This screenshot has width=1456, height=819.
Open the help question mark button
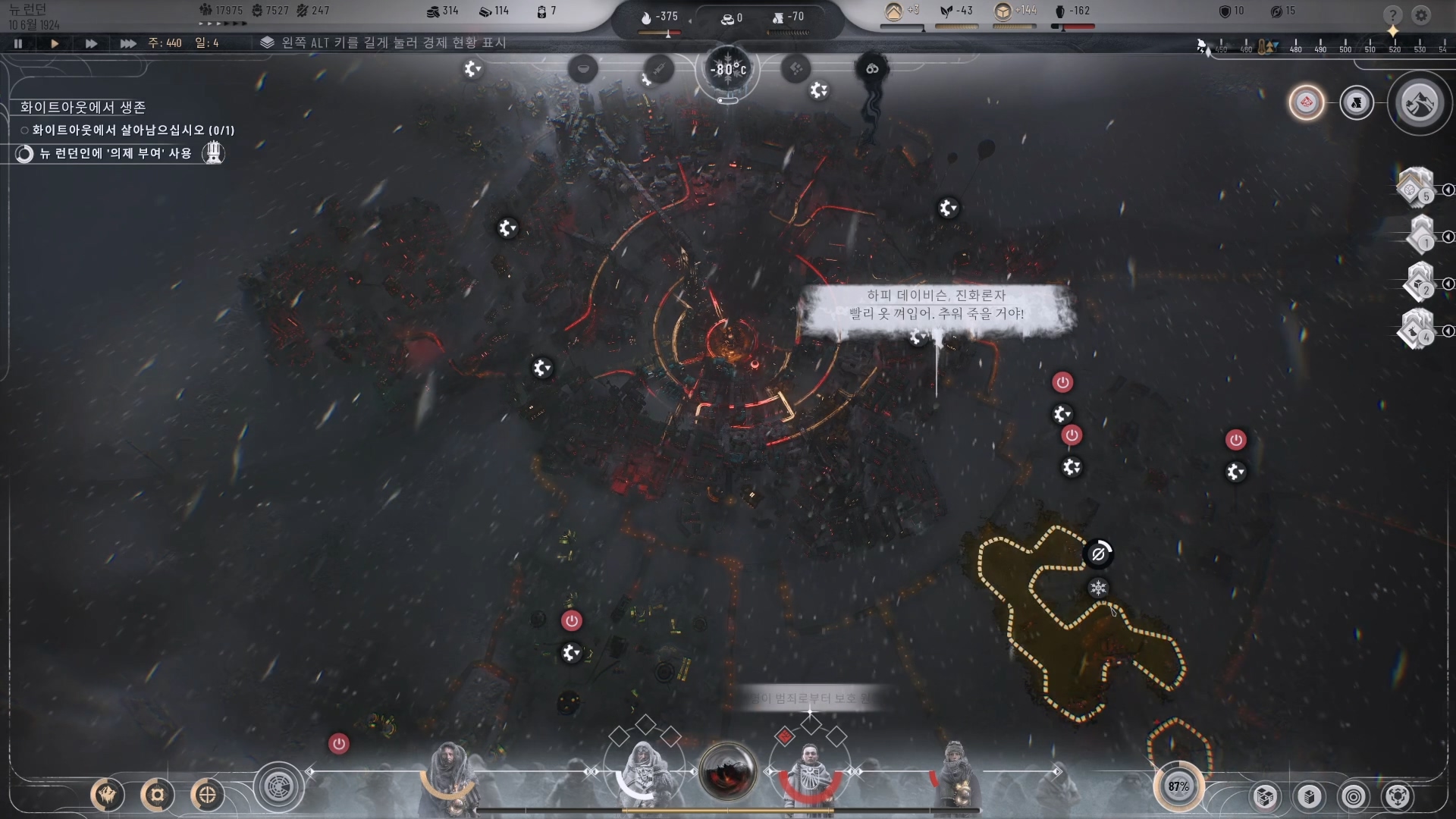click(x=1392, y=15)
